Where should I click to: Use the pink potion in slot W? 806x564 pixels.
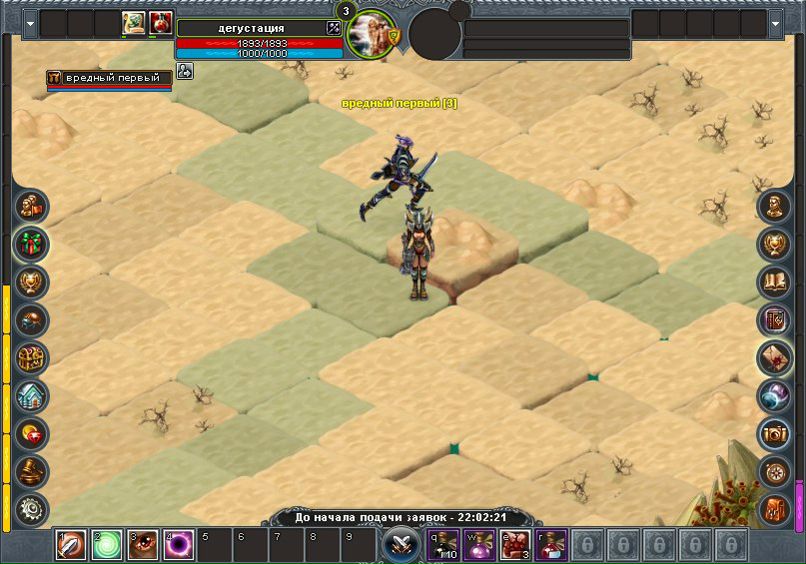[x=478, y=546]
